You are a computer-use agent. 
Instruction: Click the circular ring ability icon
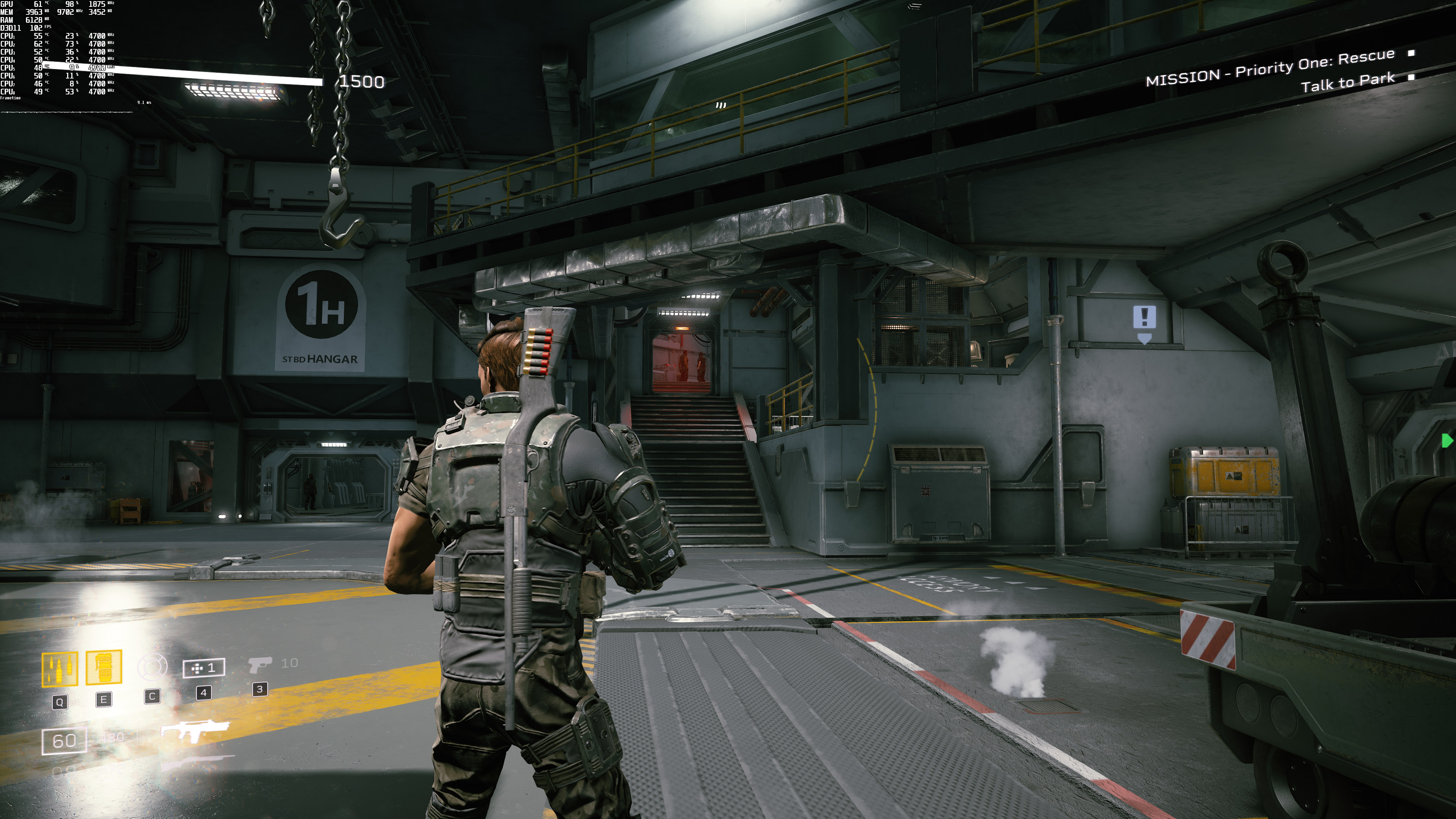[x=152, y=667]
